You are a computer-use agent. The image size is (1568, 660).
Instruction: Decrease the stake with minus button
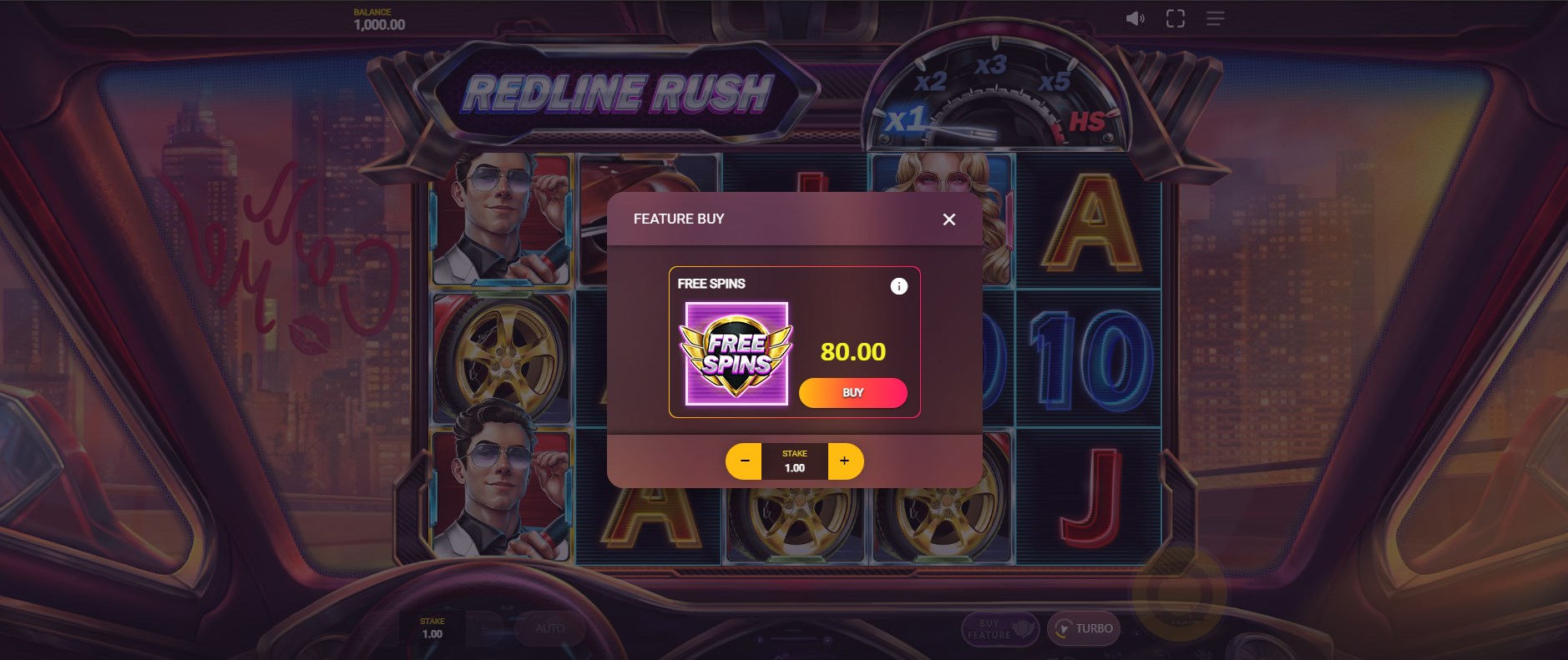pos(744,461)
